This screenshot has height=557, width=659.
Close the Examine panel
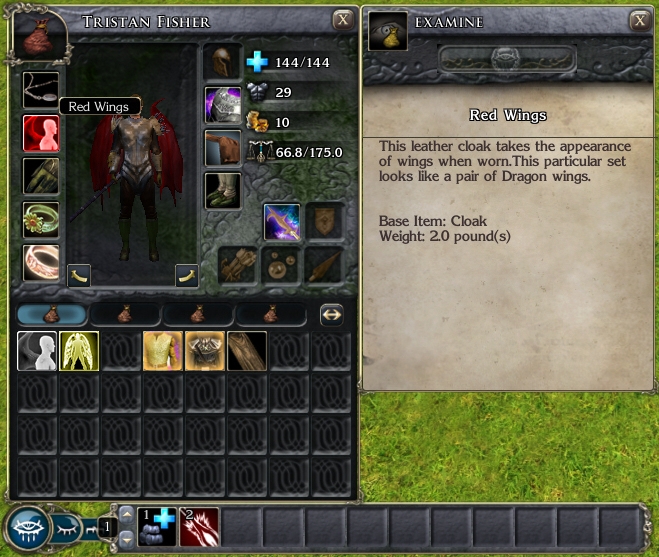(x=639, y=20)
